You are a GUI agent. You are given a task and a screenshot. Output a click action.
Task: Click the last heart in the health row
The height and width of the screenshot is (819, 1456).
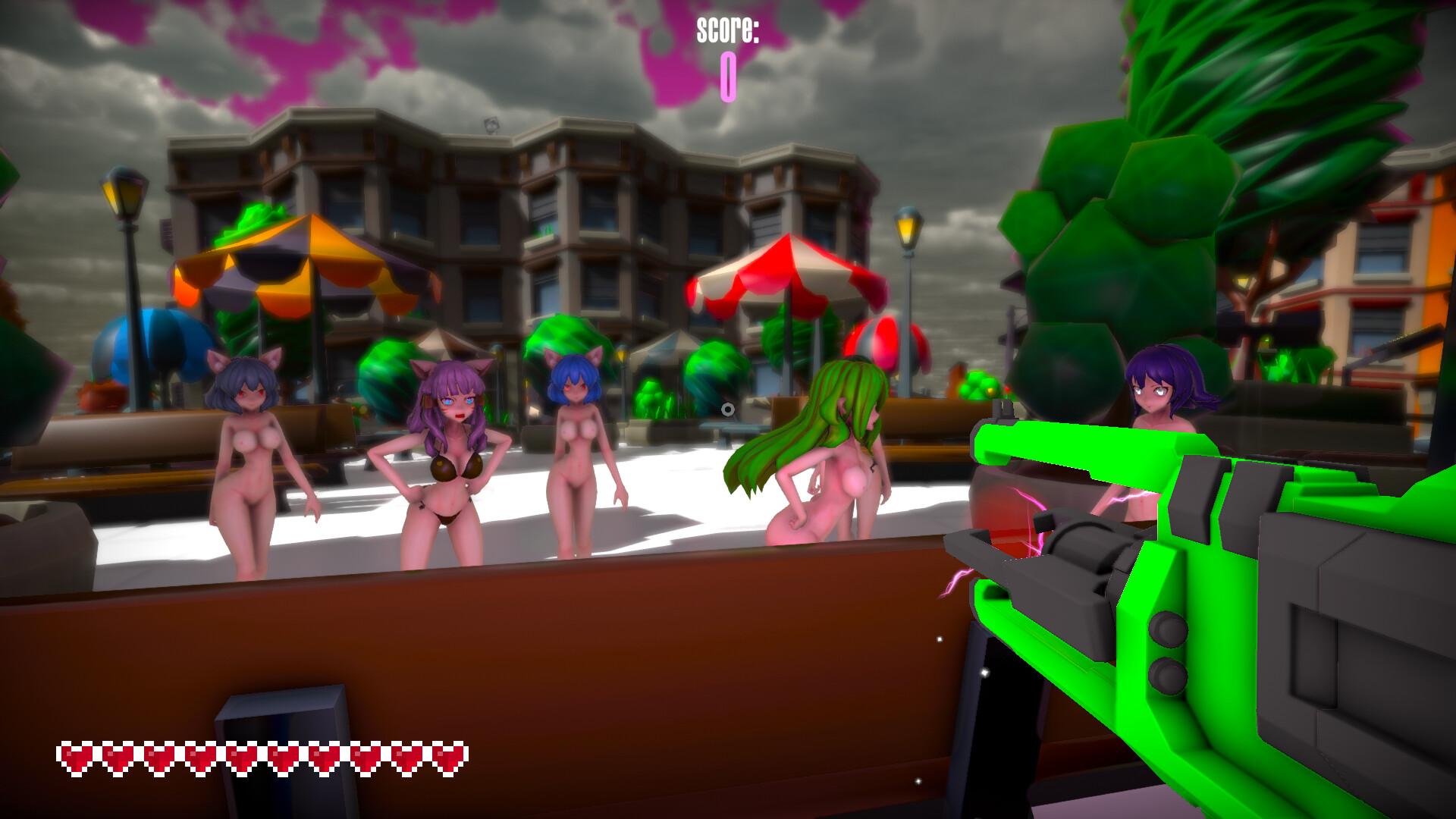(447, 755)
